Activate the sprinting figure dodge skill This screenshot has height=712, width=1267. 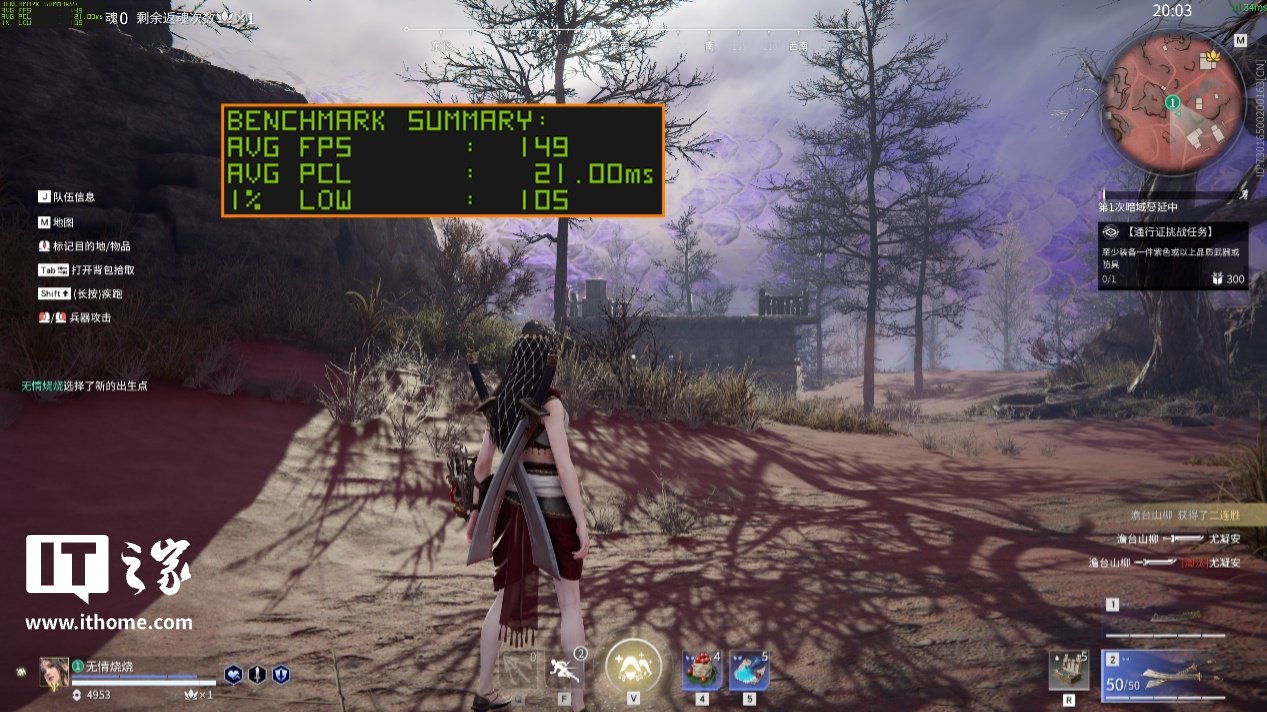pyautogui.click(x=565, y=669)
